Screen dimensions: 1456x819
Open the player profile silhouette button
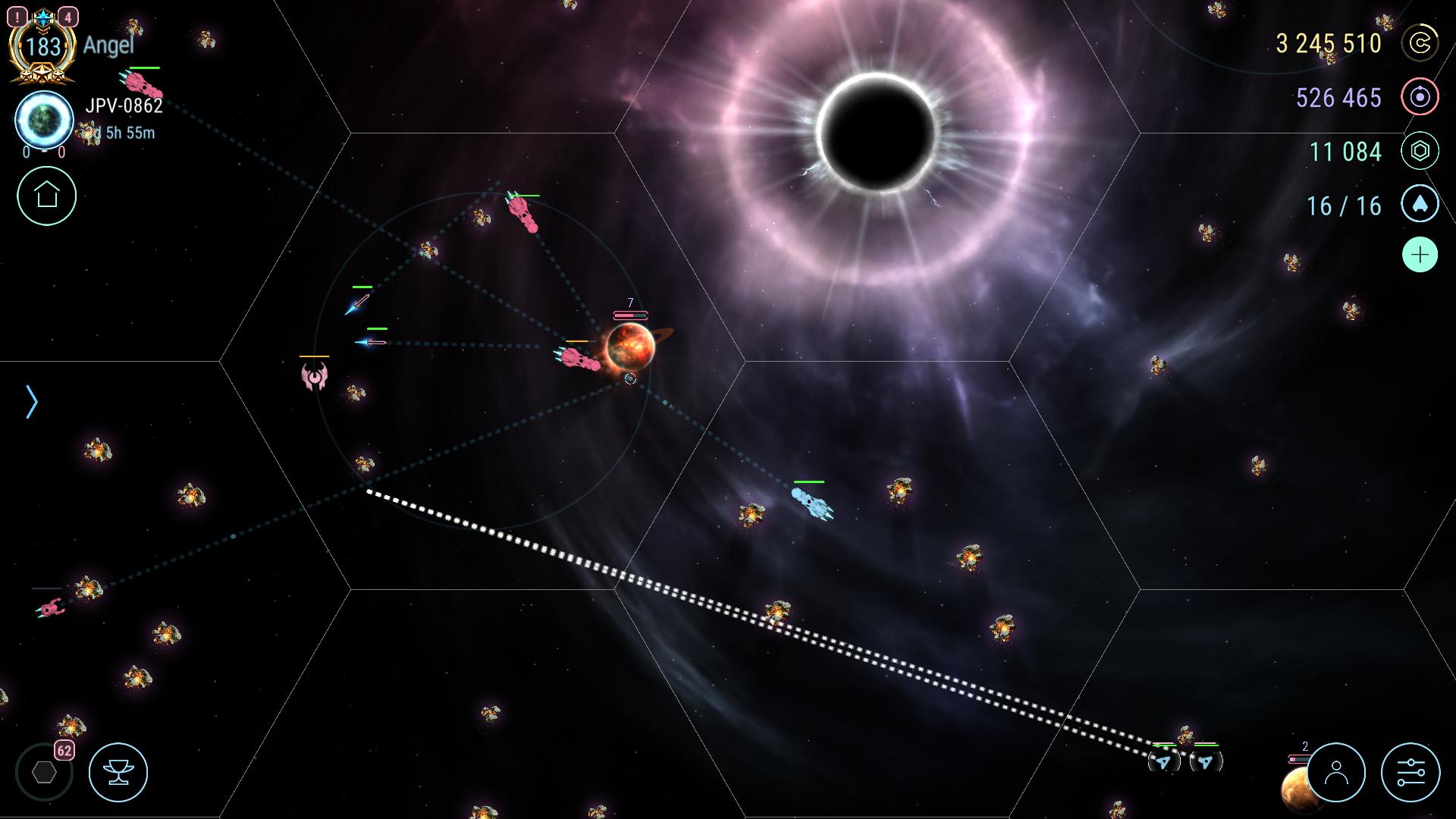[1336, 773]
